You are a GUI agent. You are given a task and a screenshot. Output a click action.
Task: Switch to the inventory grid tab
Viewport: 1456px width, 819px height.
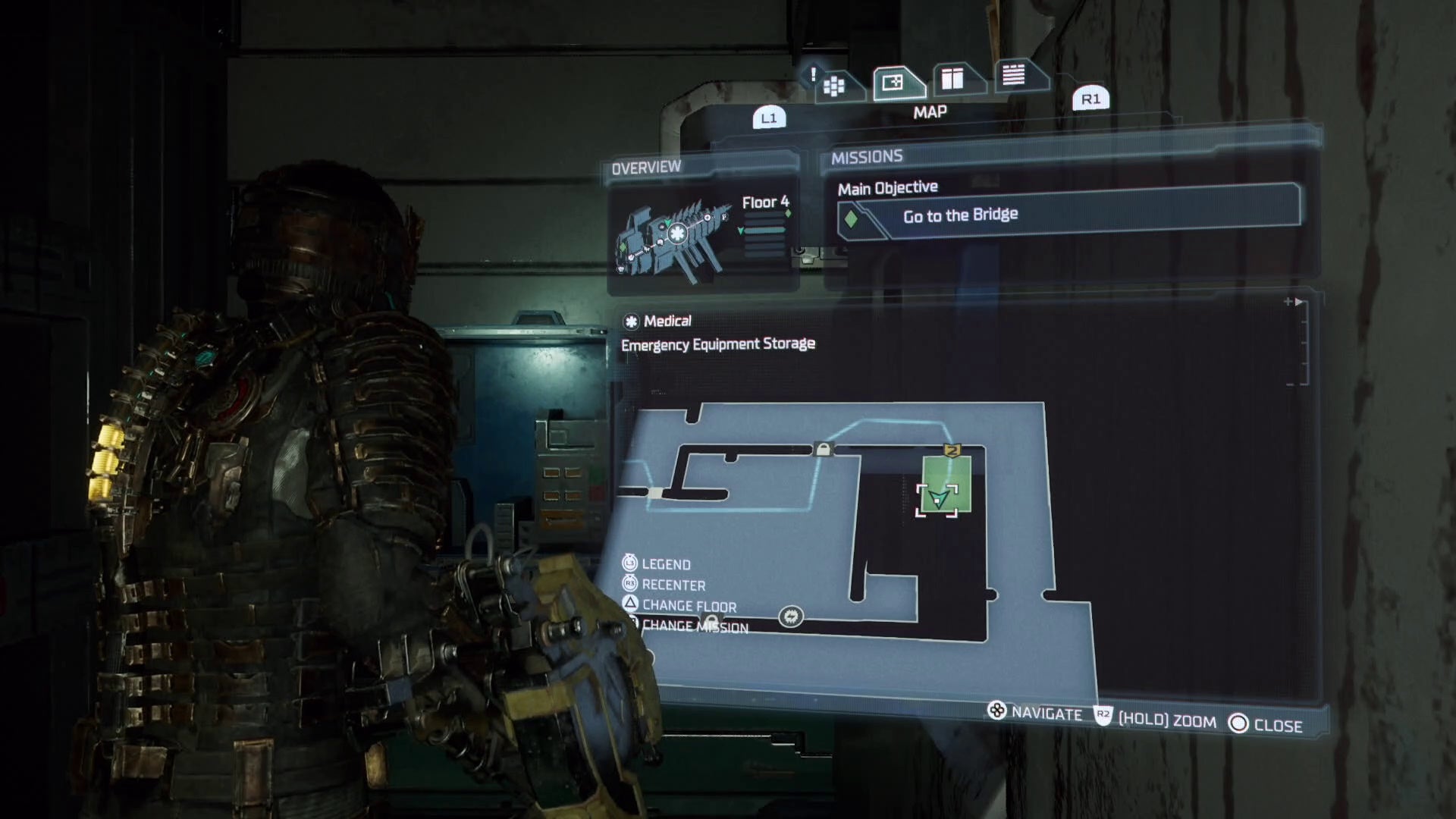(x=834, y=86)
